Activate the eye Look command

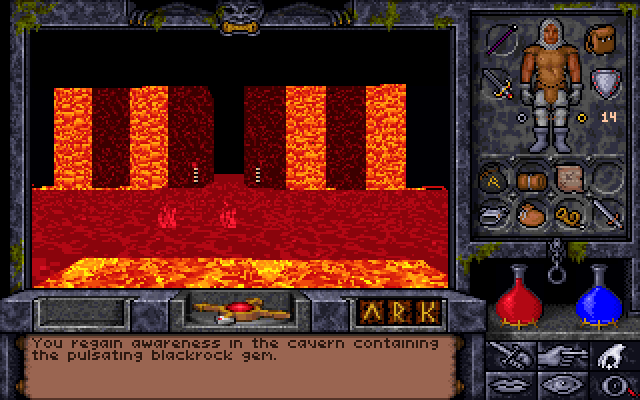(558, 382)
